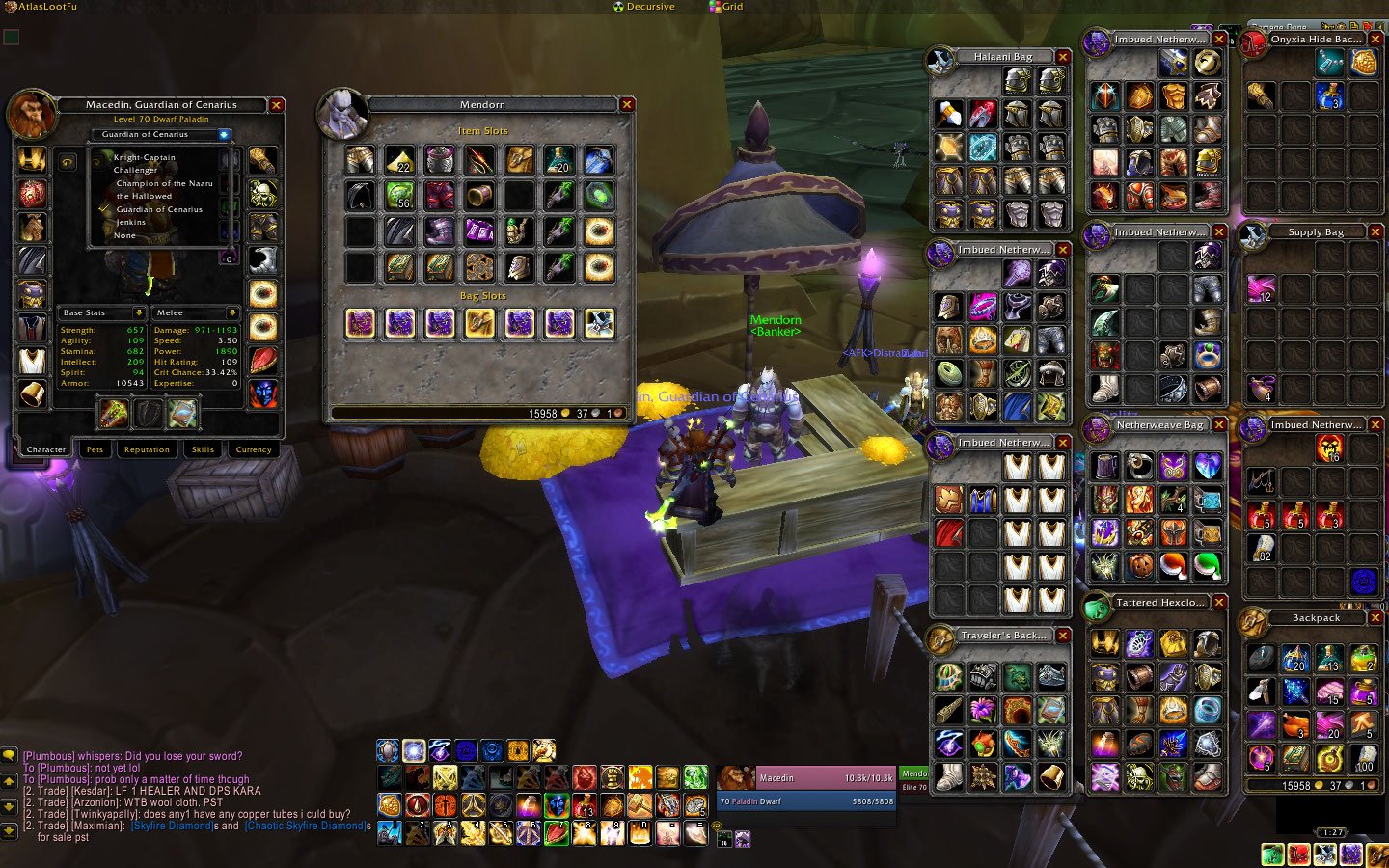Close the character info panel
Screen dimensions: 1389x868
(x=276, y=105)
